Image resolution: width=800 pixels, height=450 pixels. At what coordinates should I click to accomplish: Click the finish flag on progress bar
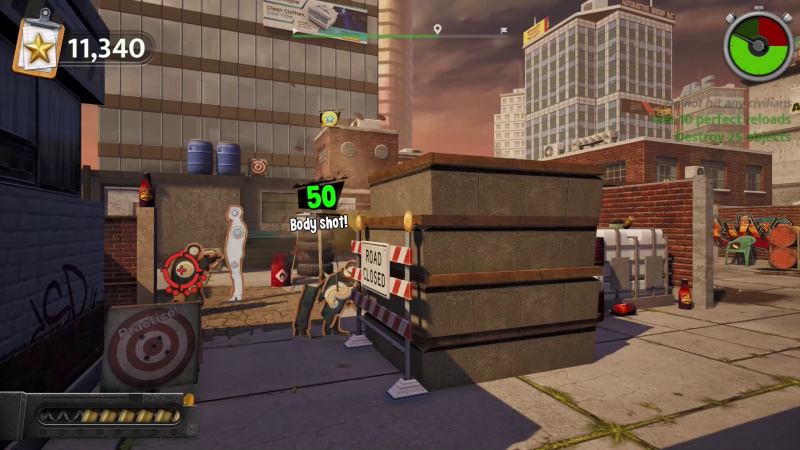504,30
